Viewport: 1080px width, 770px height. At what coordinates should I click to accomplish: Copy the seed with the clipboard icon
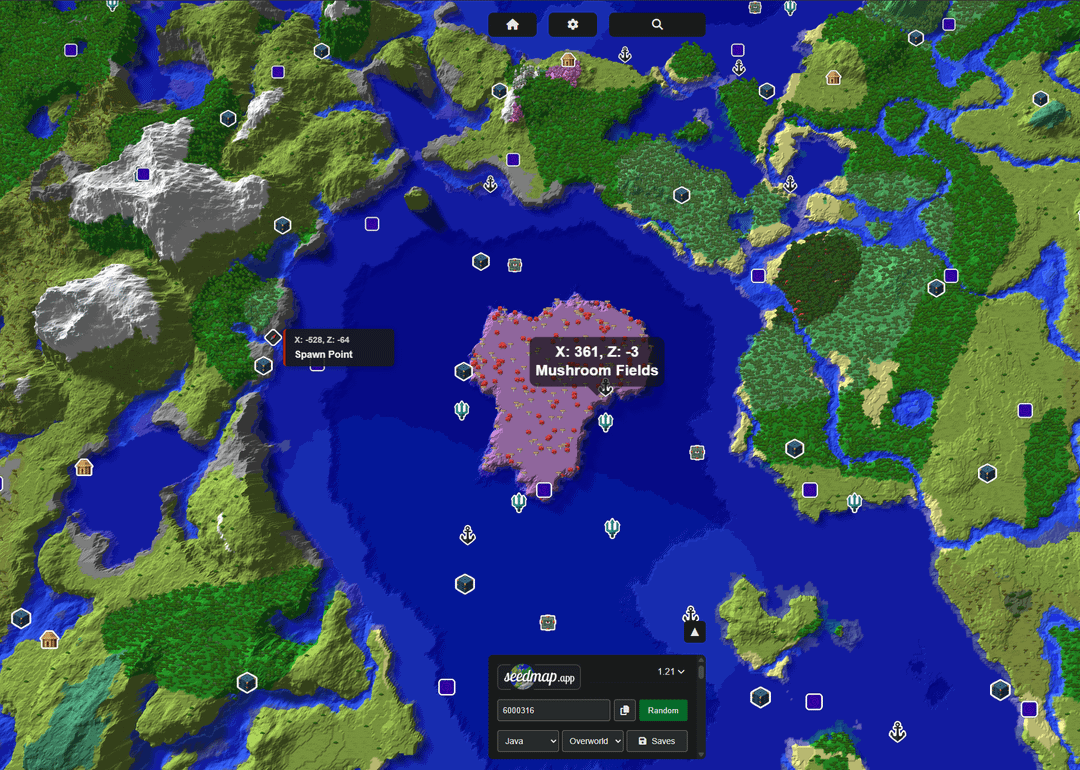pos(624,710)
